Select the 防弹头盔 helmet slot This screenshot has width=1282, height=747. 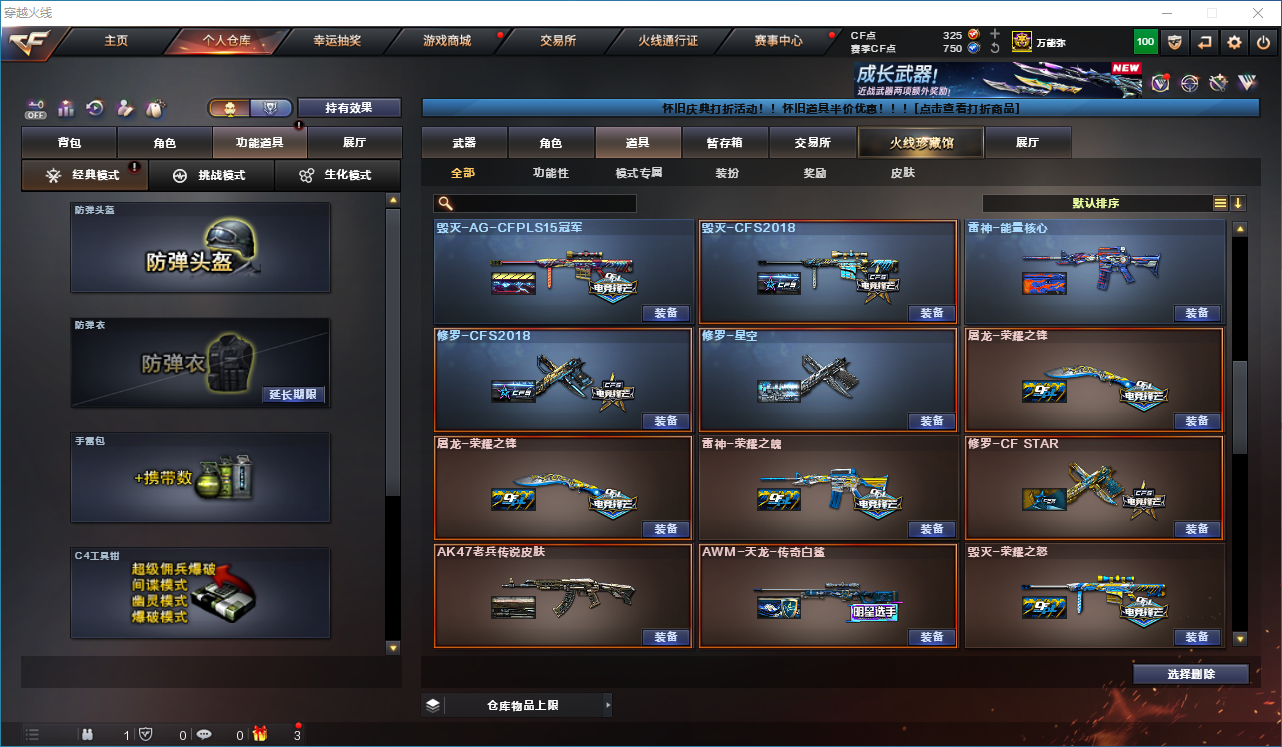click(200, 248)
